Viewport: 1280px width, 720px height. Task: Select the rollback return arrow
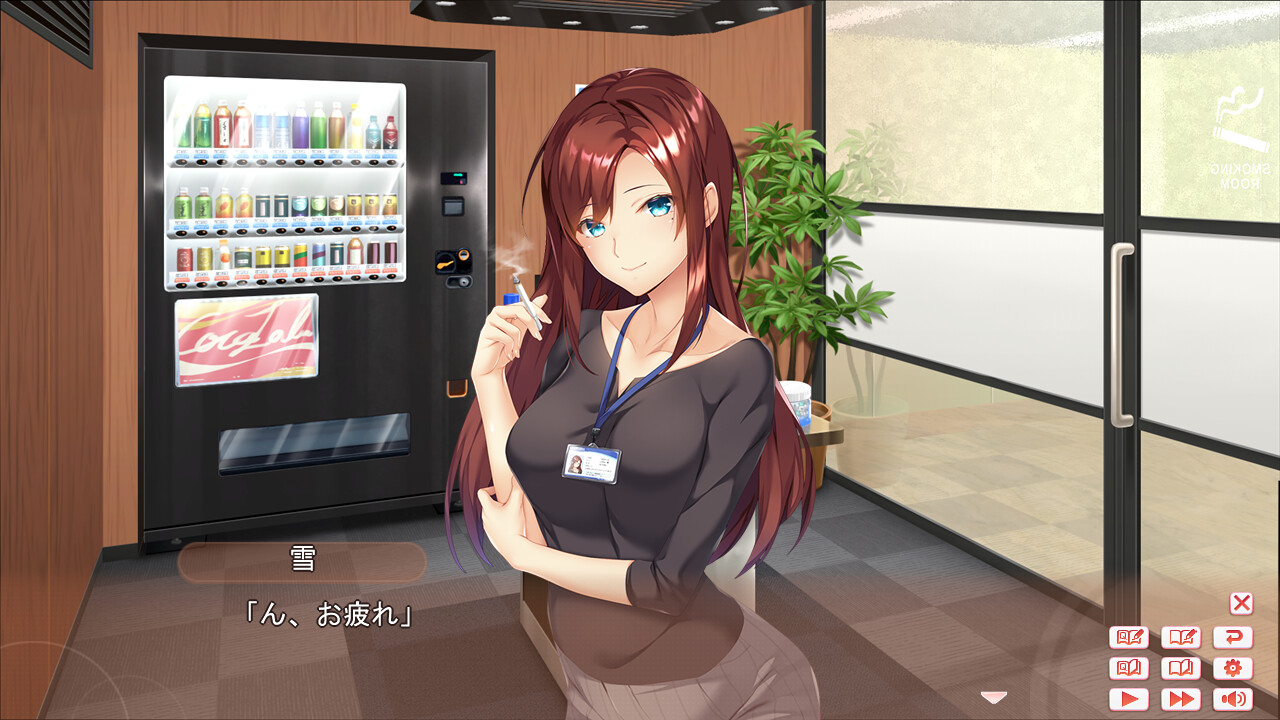click(1232, 635)
